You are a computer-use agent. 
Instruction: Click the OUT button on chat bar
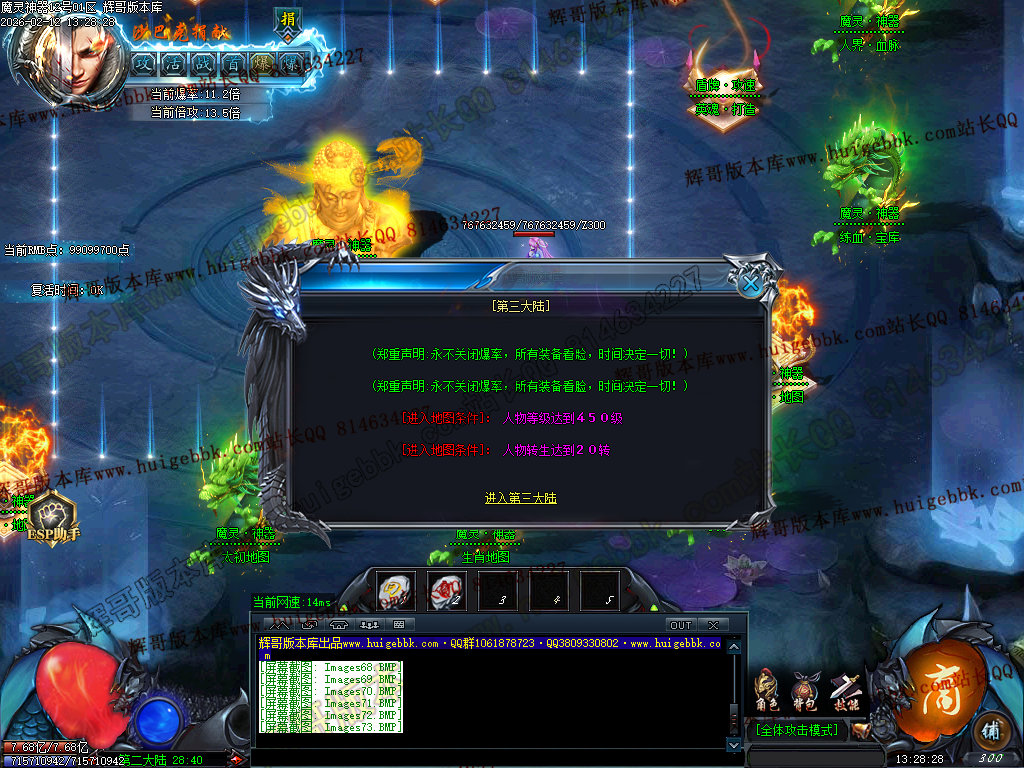coord(681,625)
